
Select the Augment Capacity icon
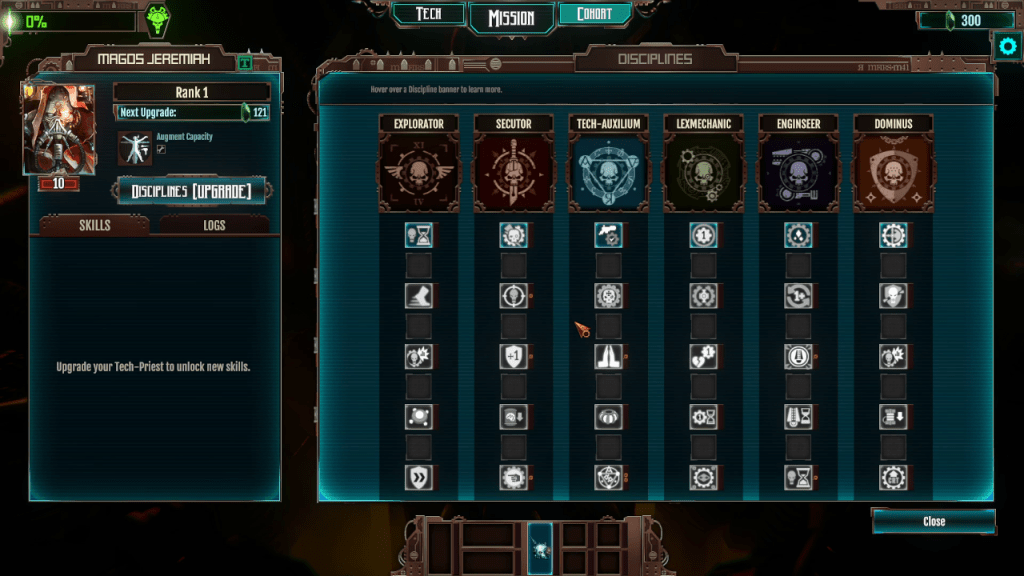point(134,146)
